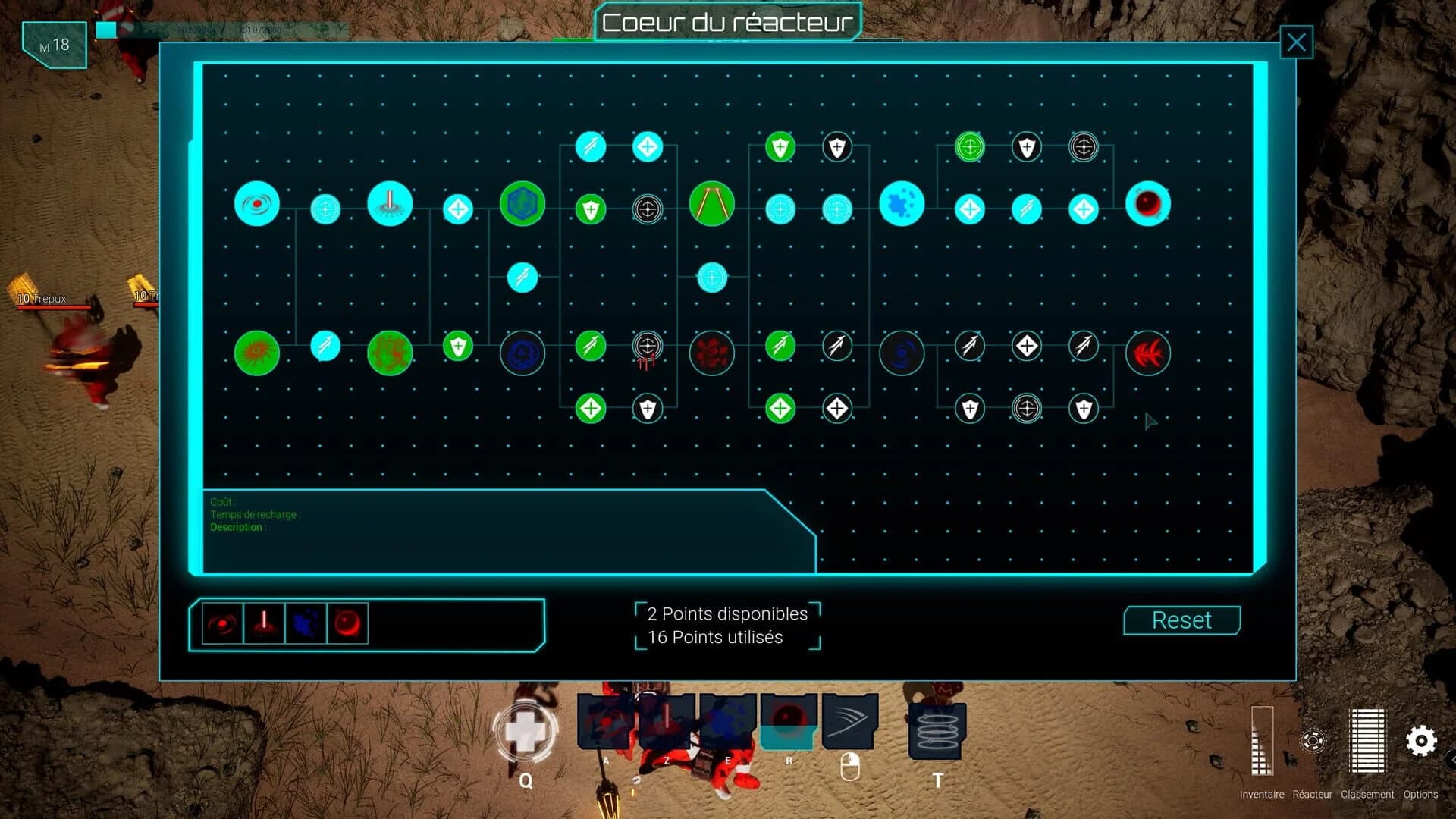Click the green hexagon node in the skill tree
The image size is (1456, 819).
pyautogui.click(x=522, y=203)
